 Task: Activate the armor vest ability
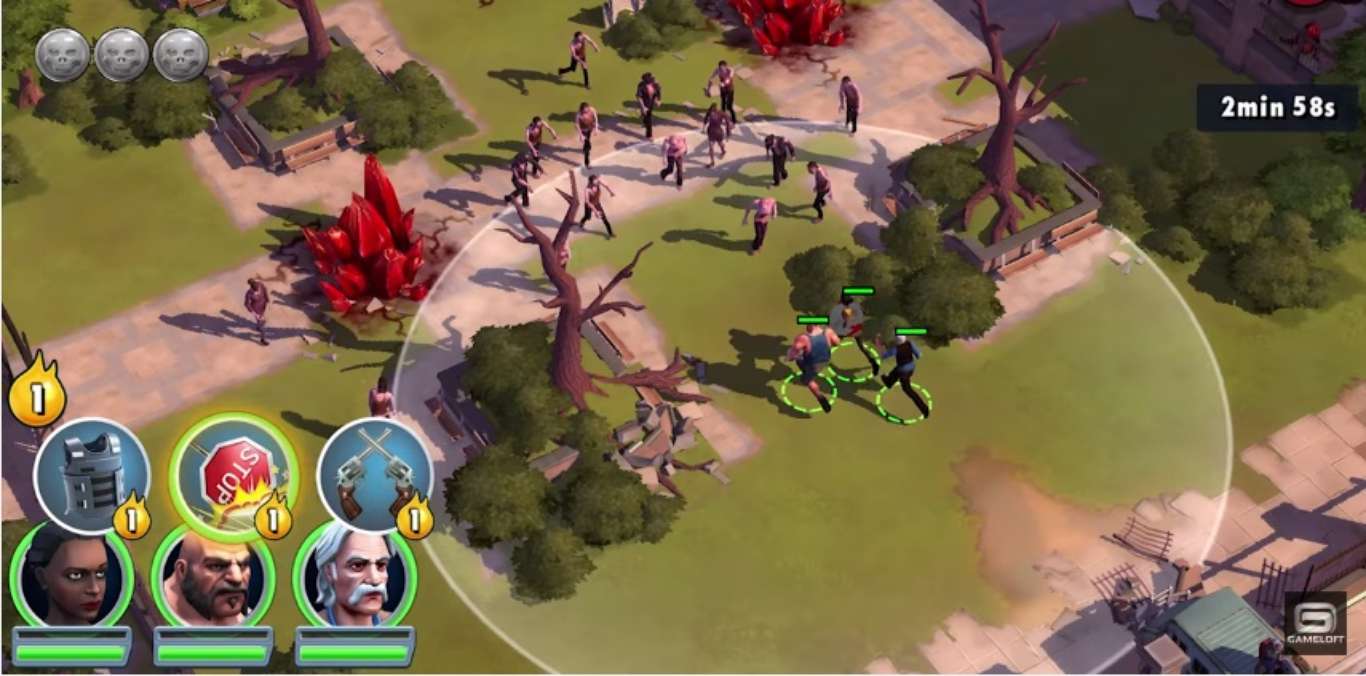[91, 475]
